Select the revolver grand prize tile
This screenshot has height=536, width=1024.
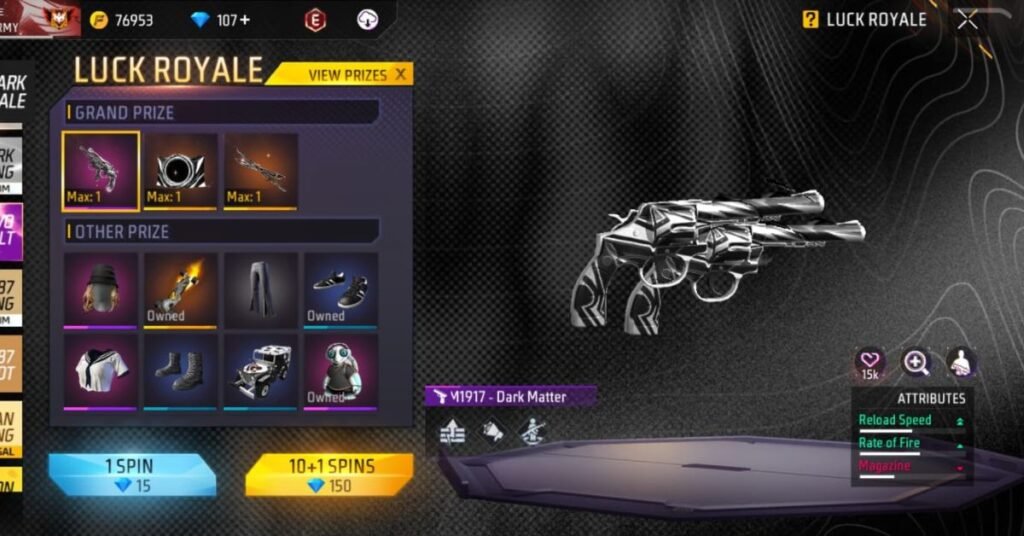click(x=100, y=171)
